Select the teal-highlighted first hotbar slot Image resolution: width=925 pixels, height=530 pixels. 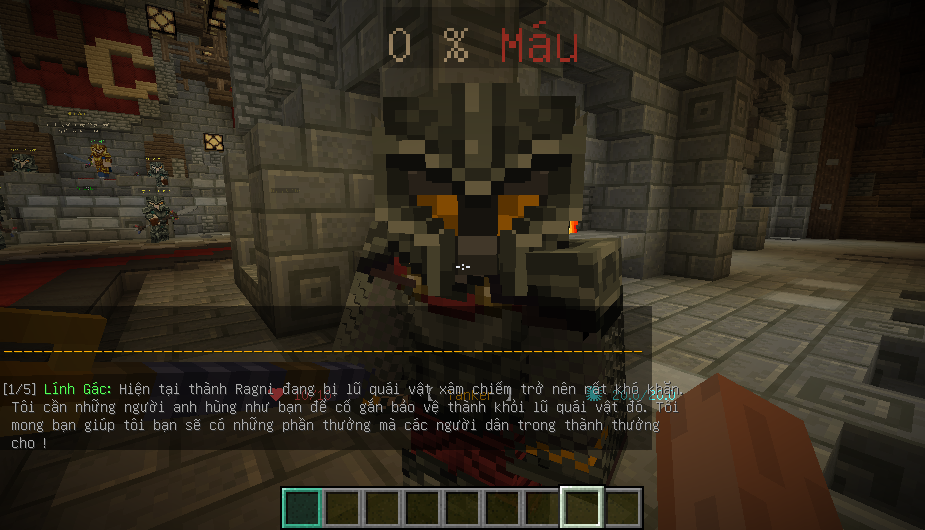301,508
